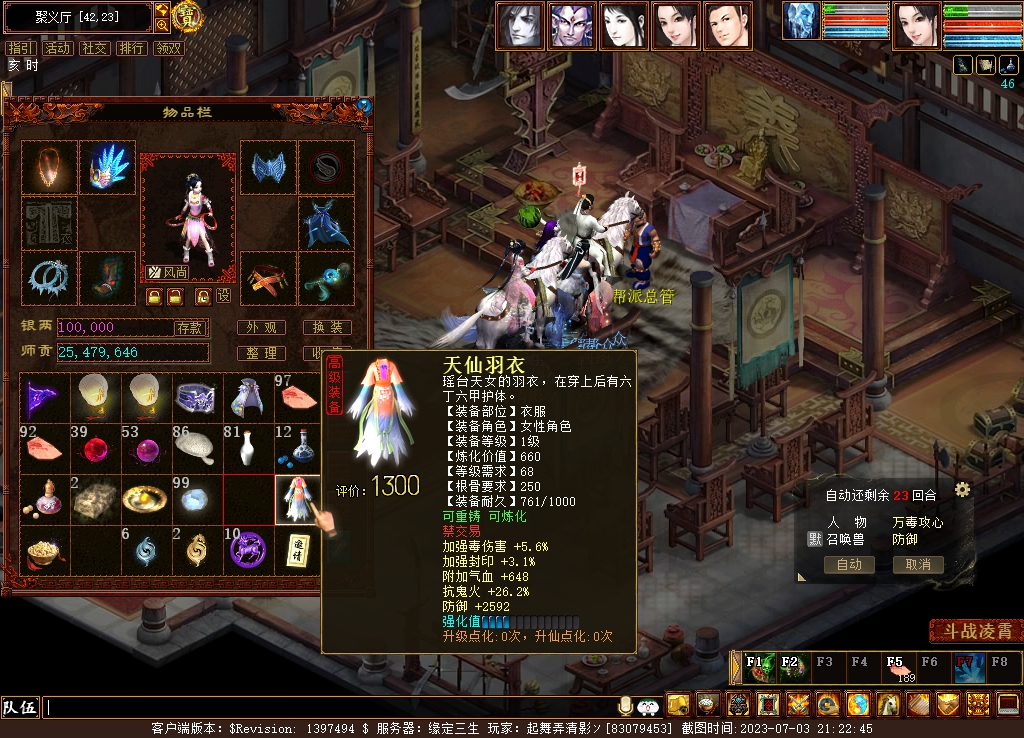1024x738 pixels.
Task: Open the 排行 rankings menu
Action: (x=132, y=48)
